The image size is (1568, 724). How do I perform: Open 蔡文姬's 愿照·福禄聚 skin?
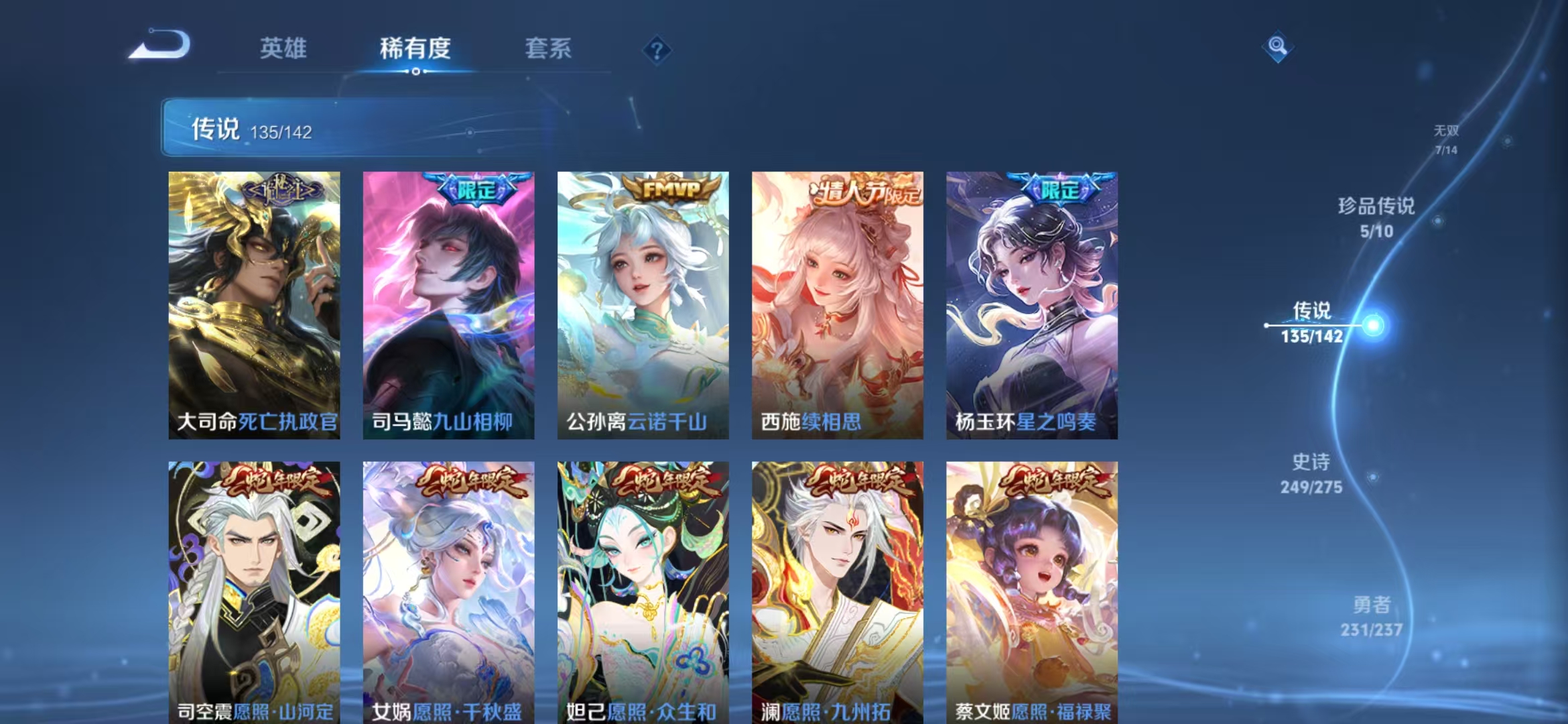pyautogui.click(x=1032, y=590)
